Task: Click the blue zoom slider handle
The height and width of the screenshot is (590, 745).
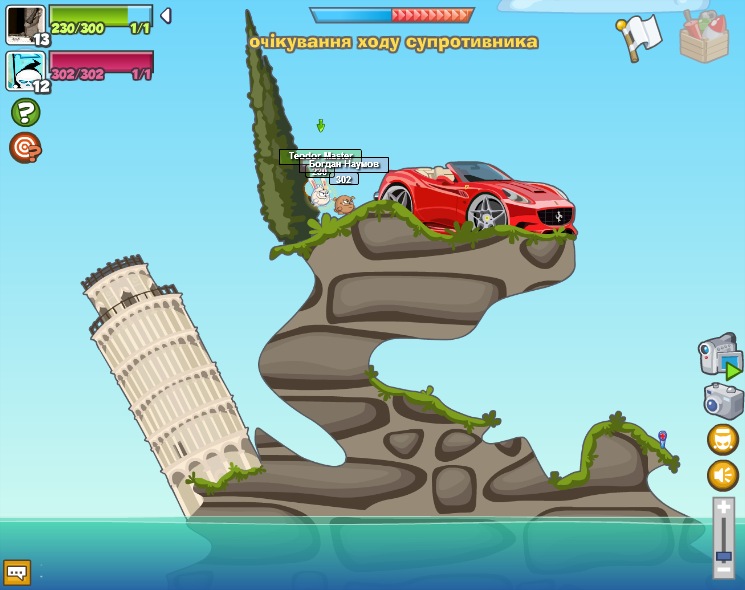Action: 723,555
